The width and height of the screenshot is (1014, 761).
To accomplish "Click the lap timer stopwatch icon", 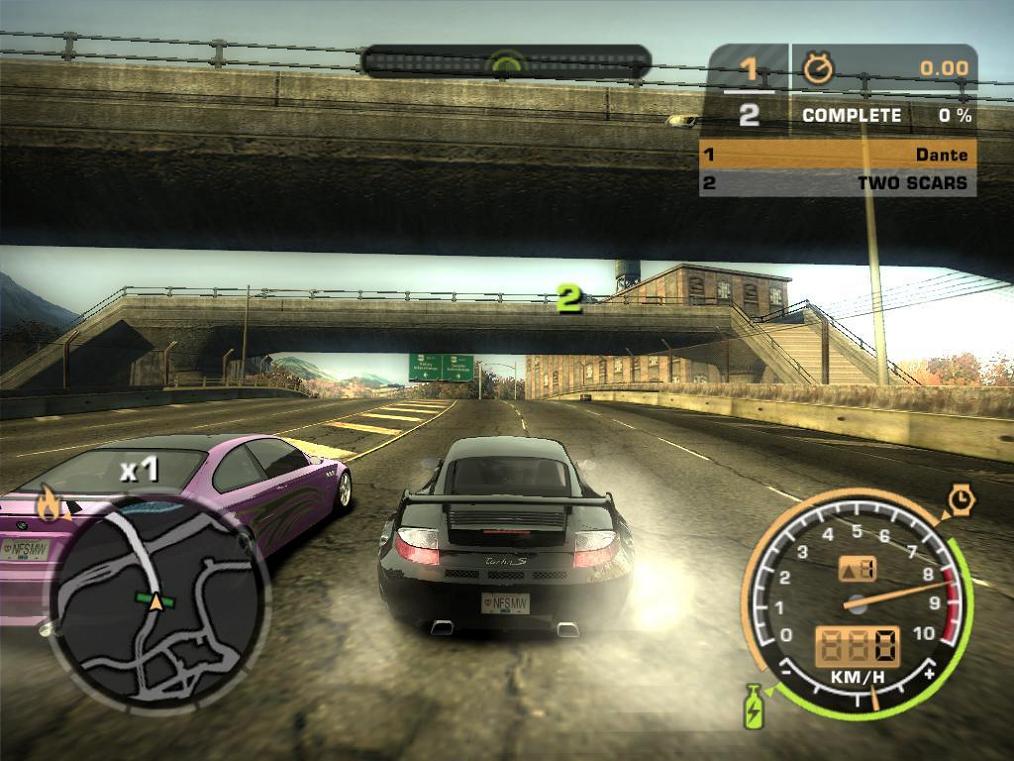I will 818,68.
